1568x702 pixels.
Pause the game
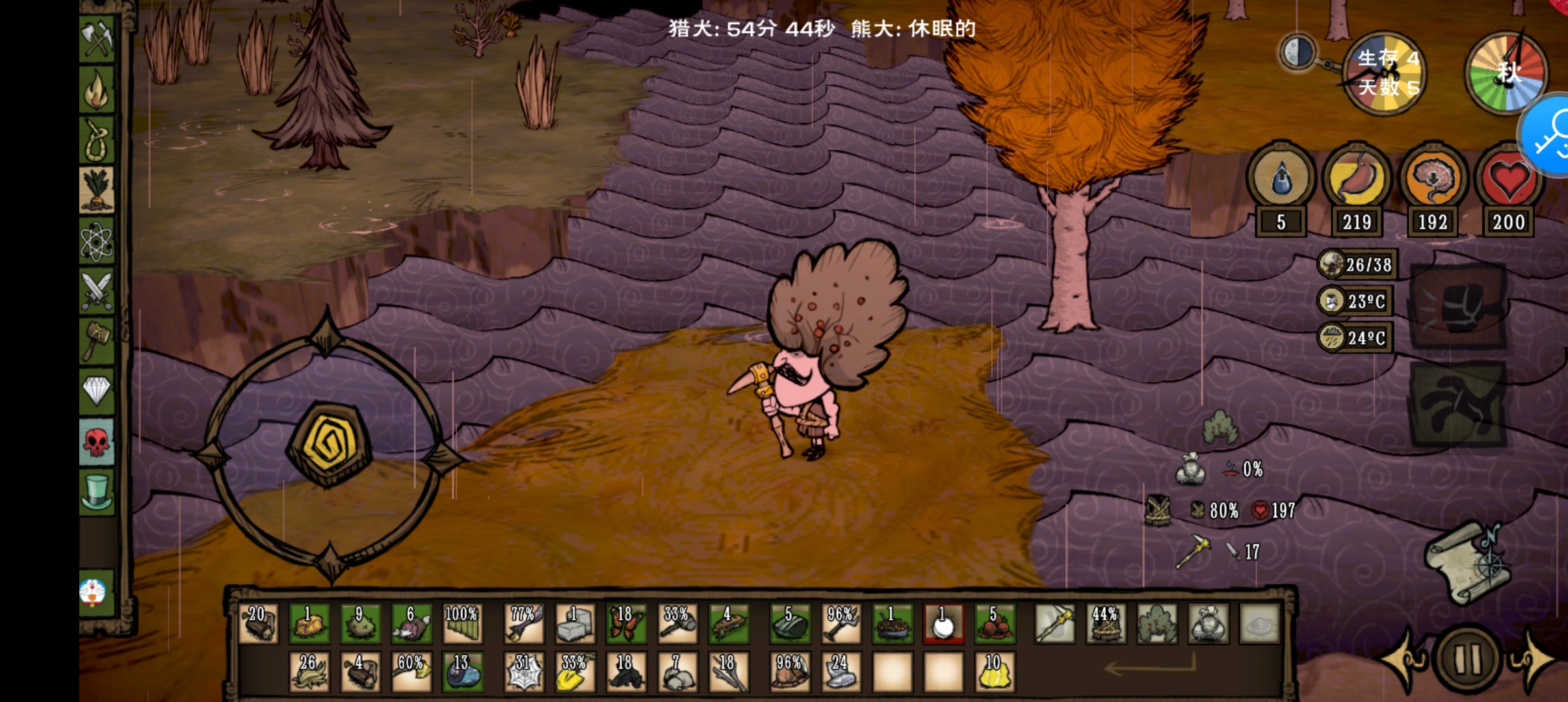[x=1467, y=659]
